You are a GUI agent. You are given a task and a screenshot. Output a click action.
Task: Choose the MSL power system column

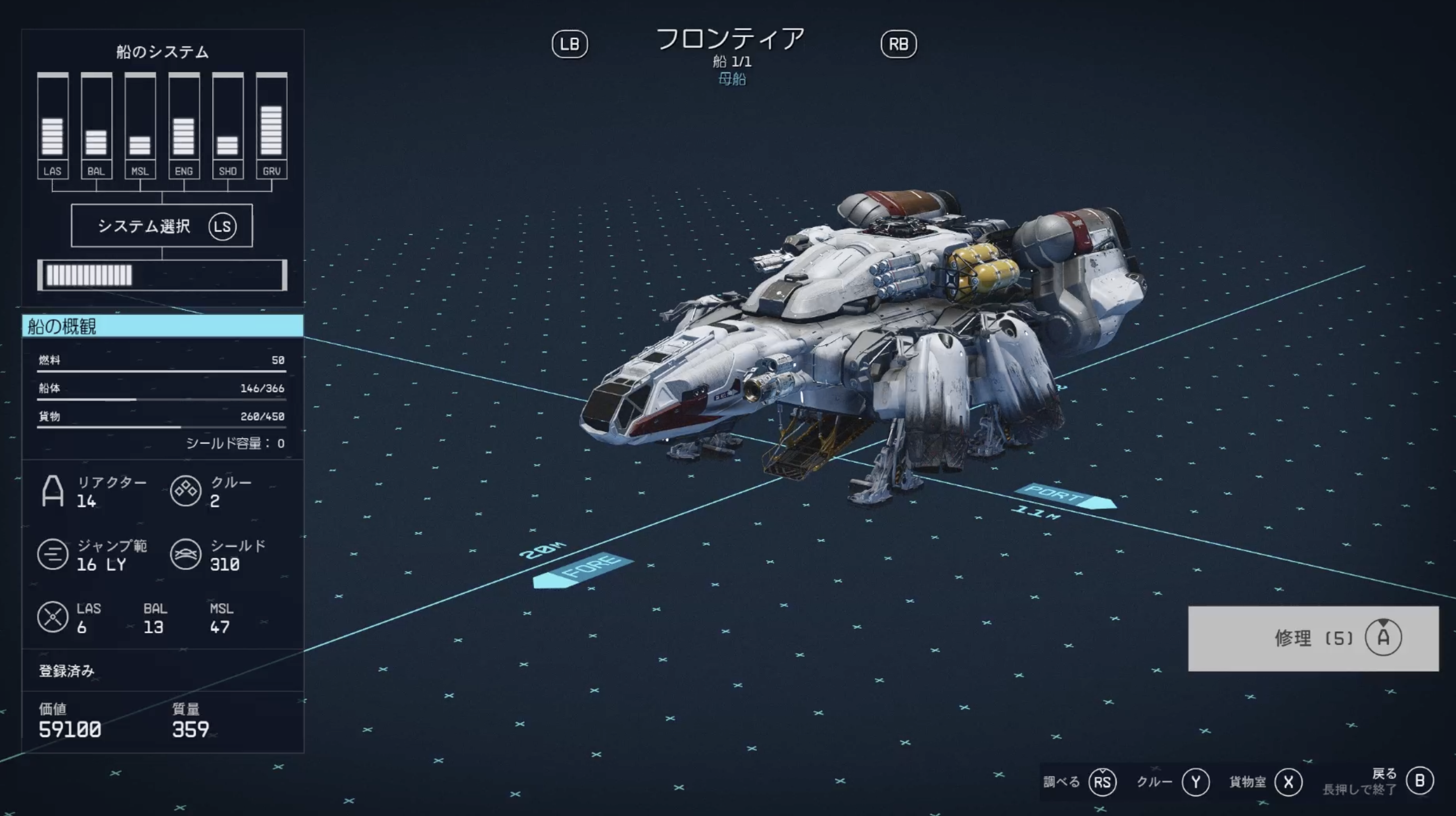pos(140,125)
